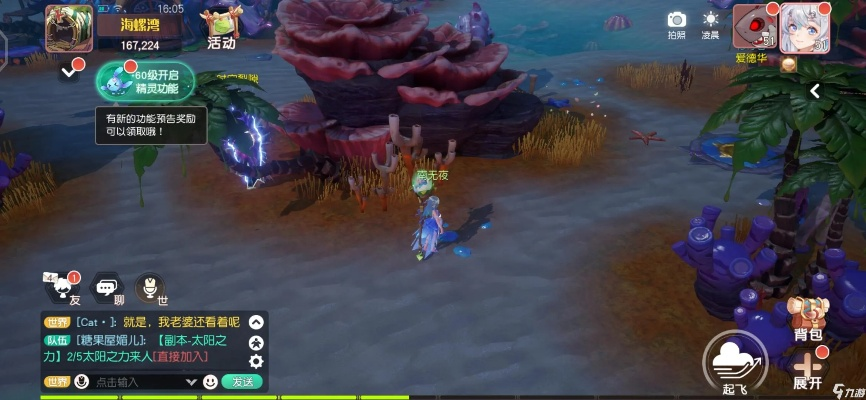Collapse the right side panel arrow
The image size is (866, 400).
click(815, 91)
